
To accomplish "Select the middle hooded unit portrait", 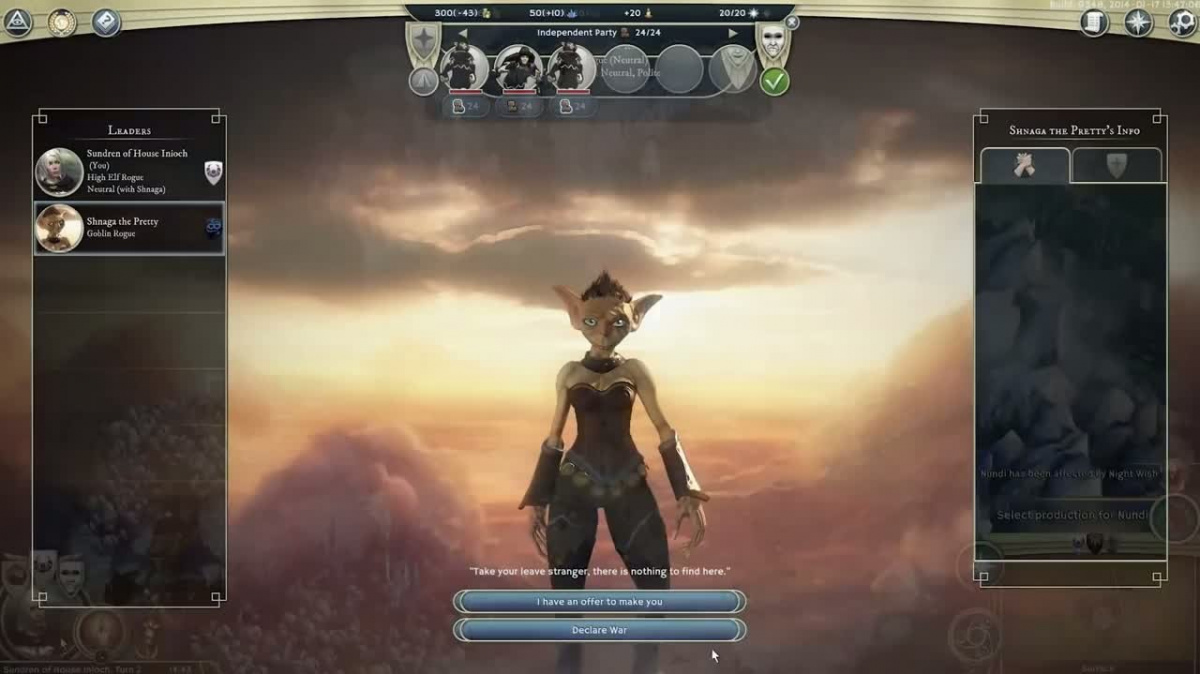I will tap(518, 68).
